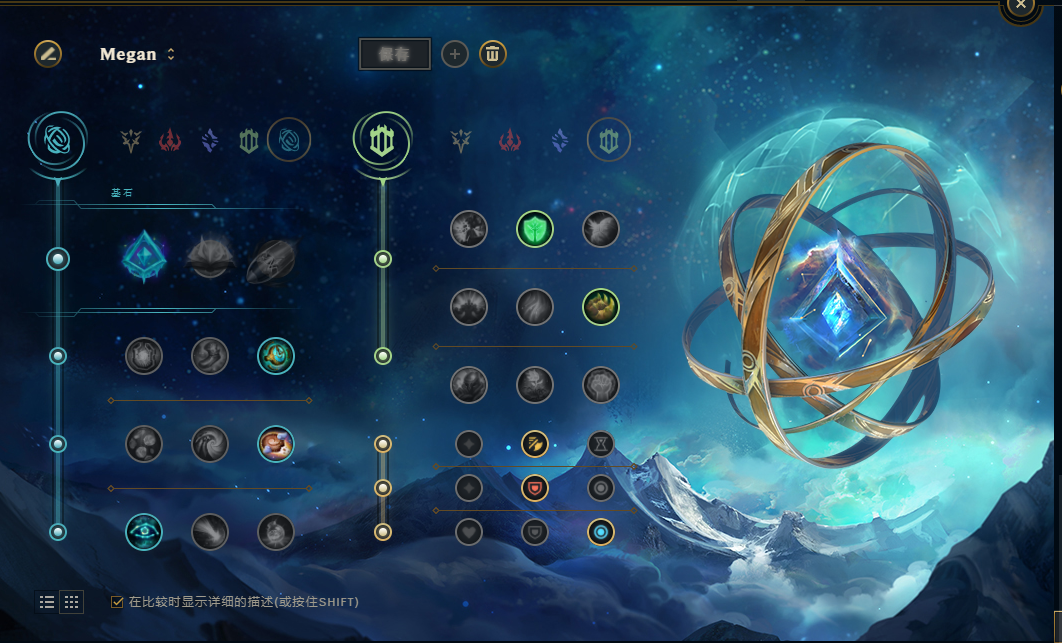Select the Glacial Augment keystone

(x=144, y=258)
